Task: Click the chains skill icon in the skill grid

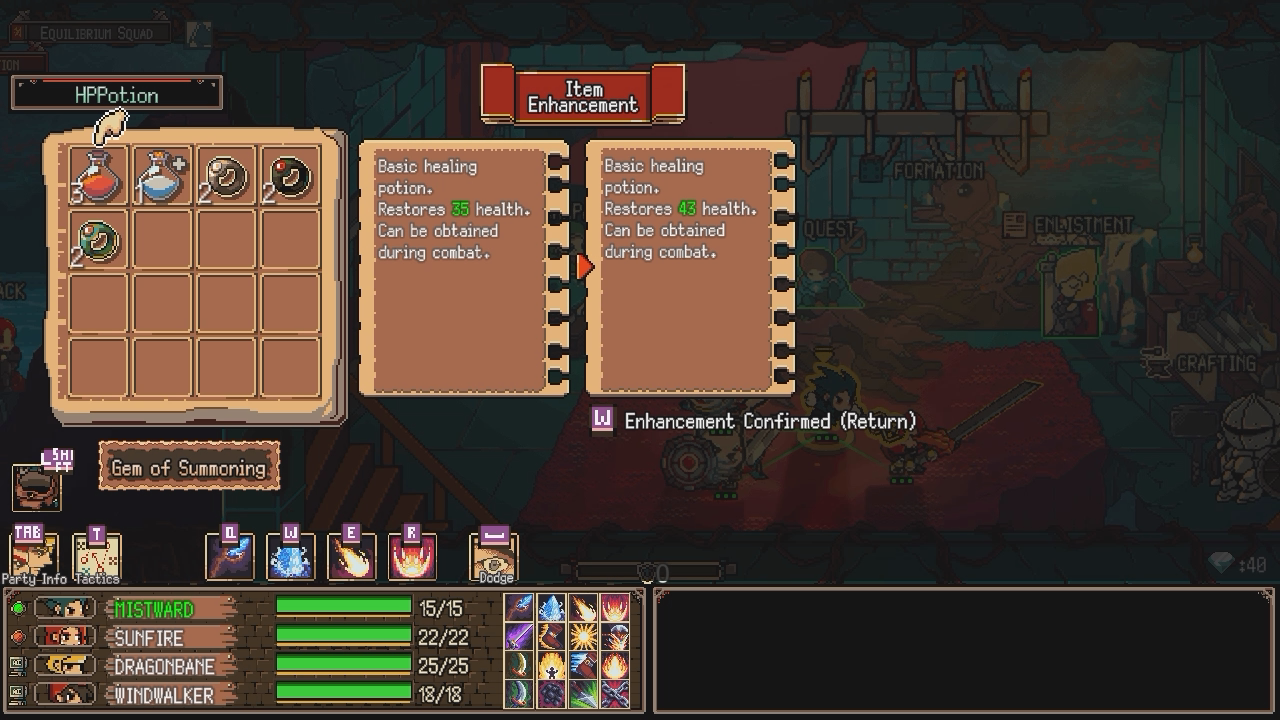Action: pyautogui.click(x=614, y=696)
